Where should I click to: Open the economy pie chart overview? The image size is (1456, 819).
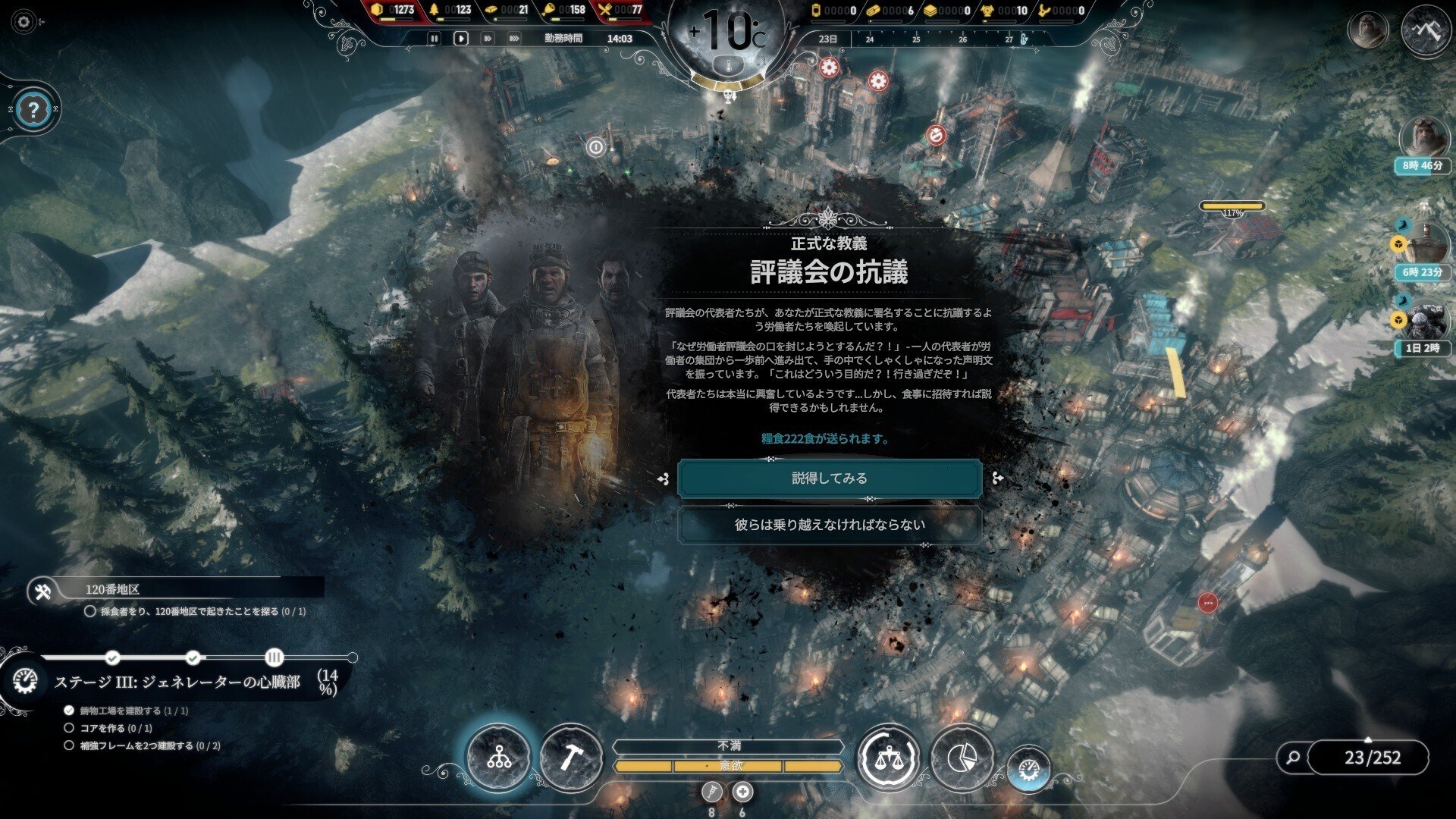[x=962, y=755]
